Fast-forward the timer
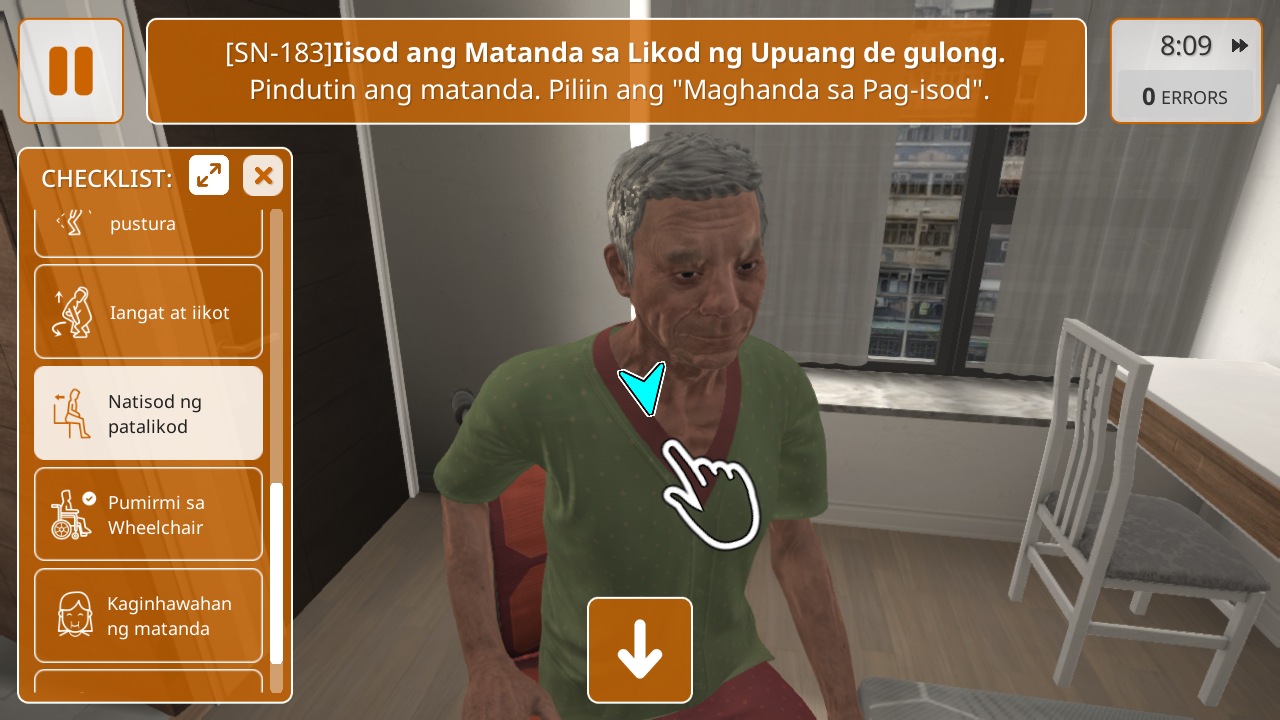1280x720 pixels. point(1240,46)
